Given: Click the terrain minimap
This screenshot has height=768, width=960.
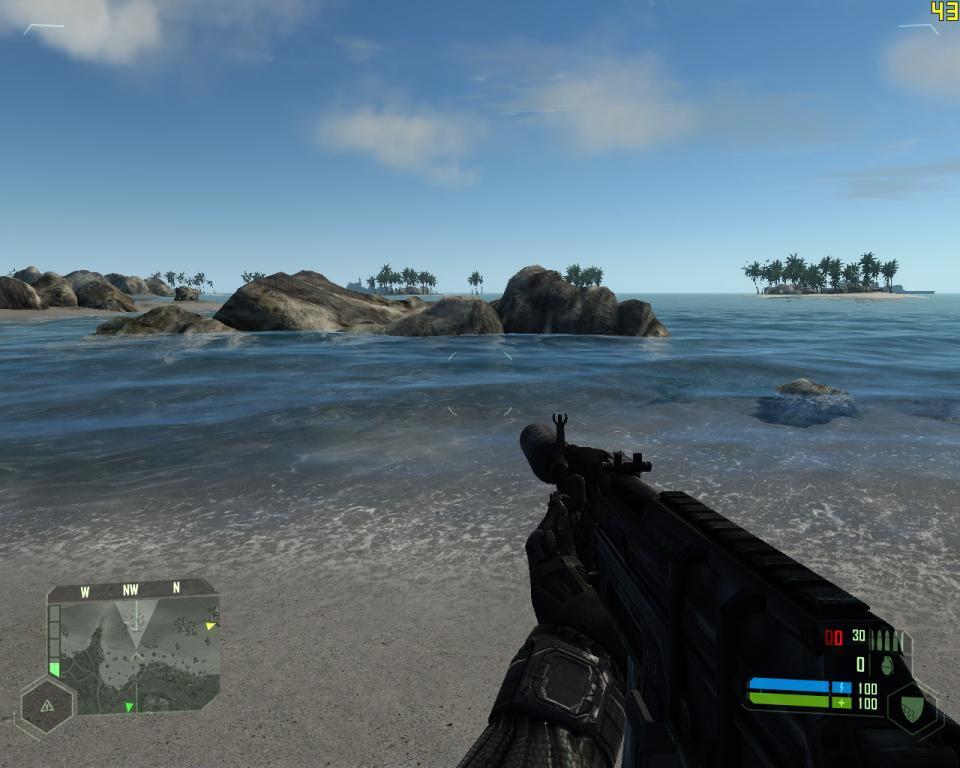Looking at the screenshot, I should click(x=135, y=655).
